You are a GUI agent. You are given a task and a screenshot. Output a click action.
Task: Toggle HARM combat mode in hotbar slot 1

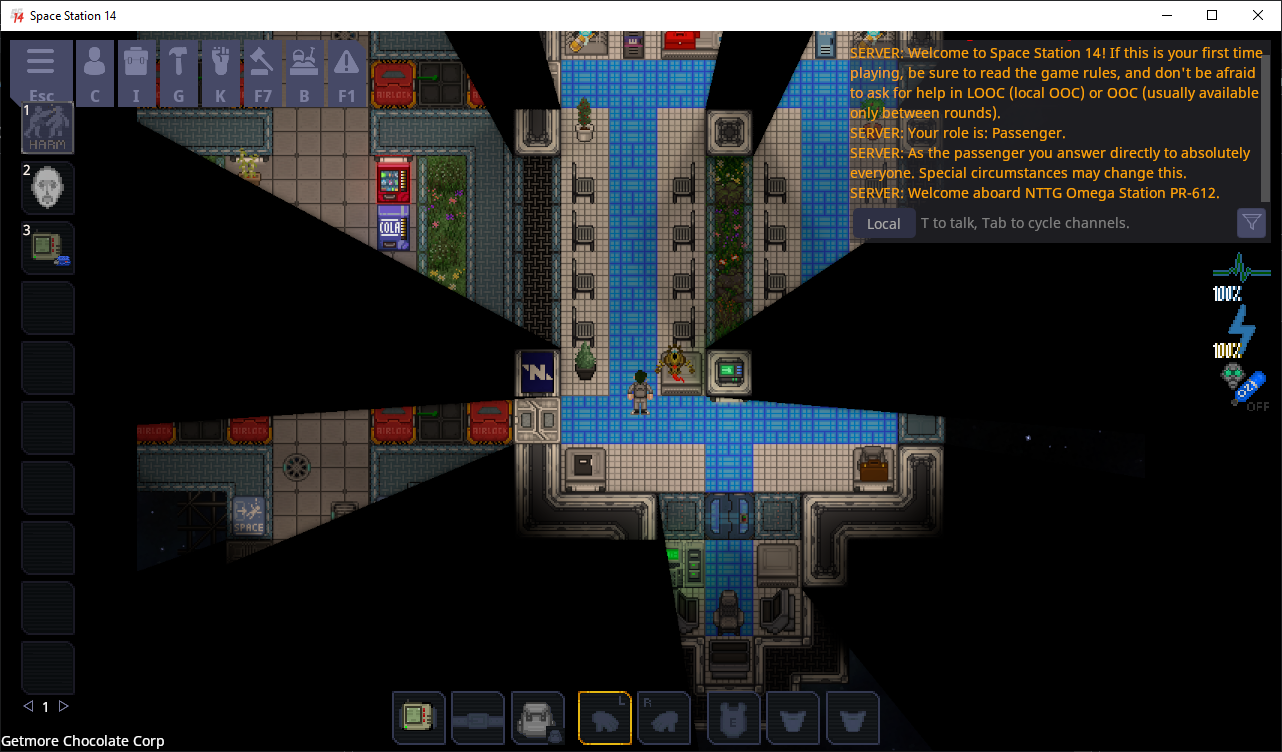pos(47,128)
